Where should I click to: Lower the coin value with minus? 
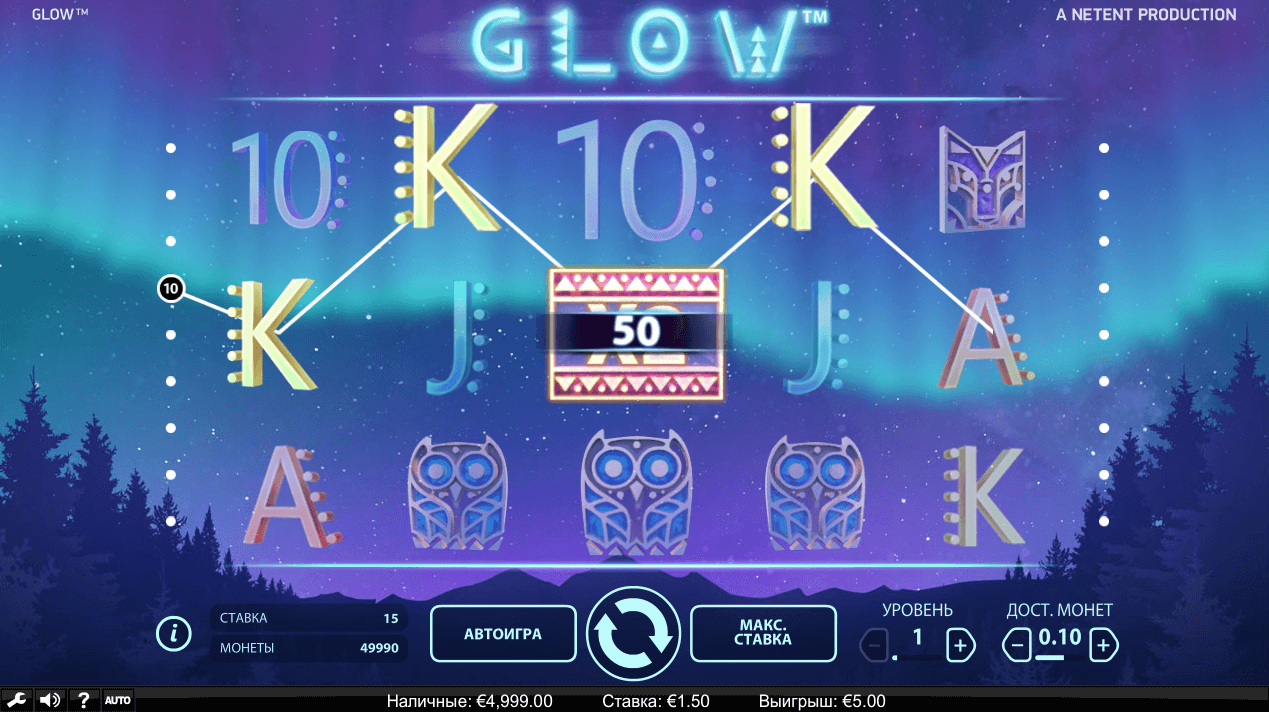pos(1017,645)
